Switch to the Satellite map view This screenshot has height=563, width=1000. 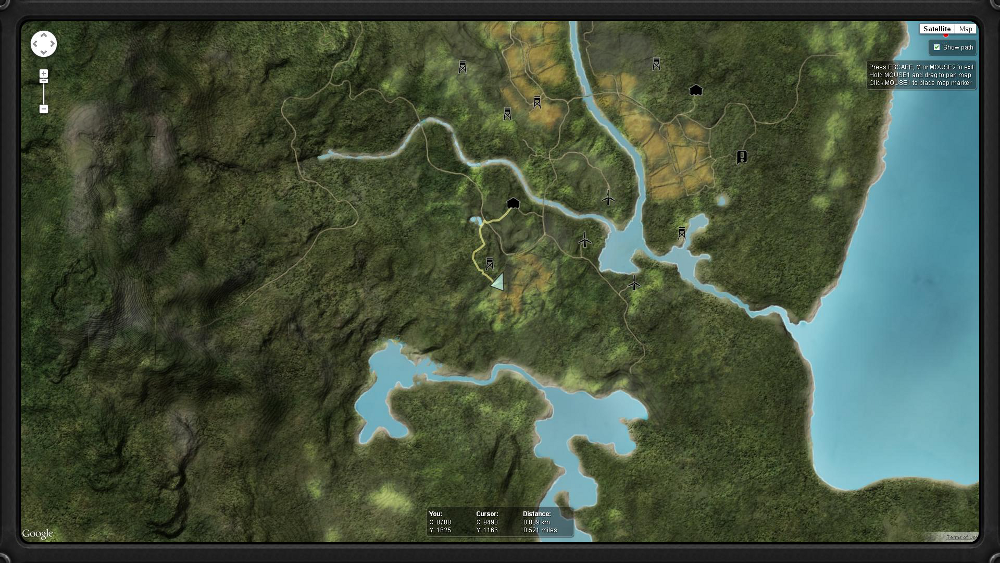point(937,29)
